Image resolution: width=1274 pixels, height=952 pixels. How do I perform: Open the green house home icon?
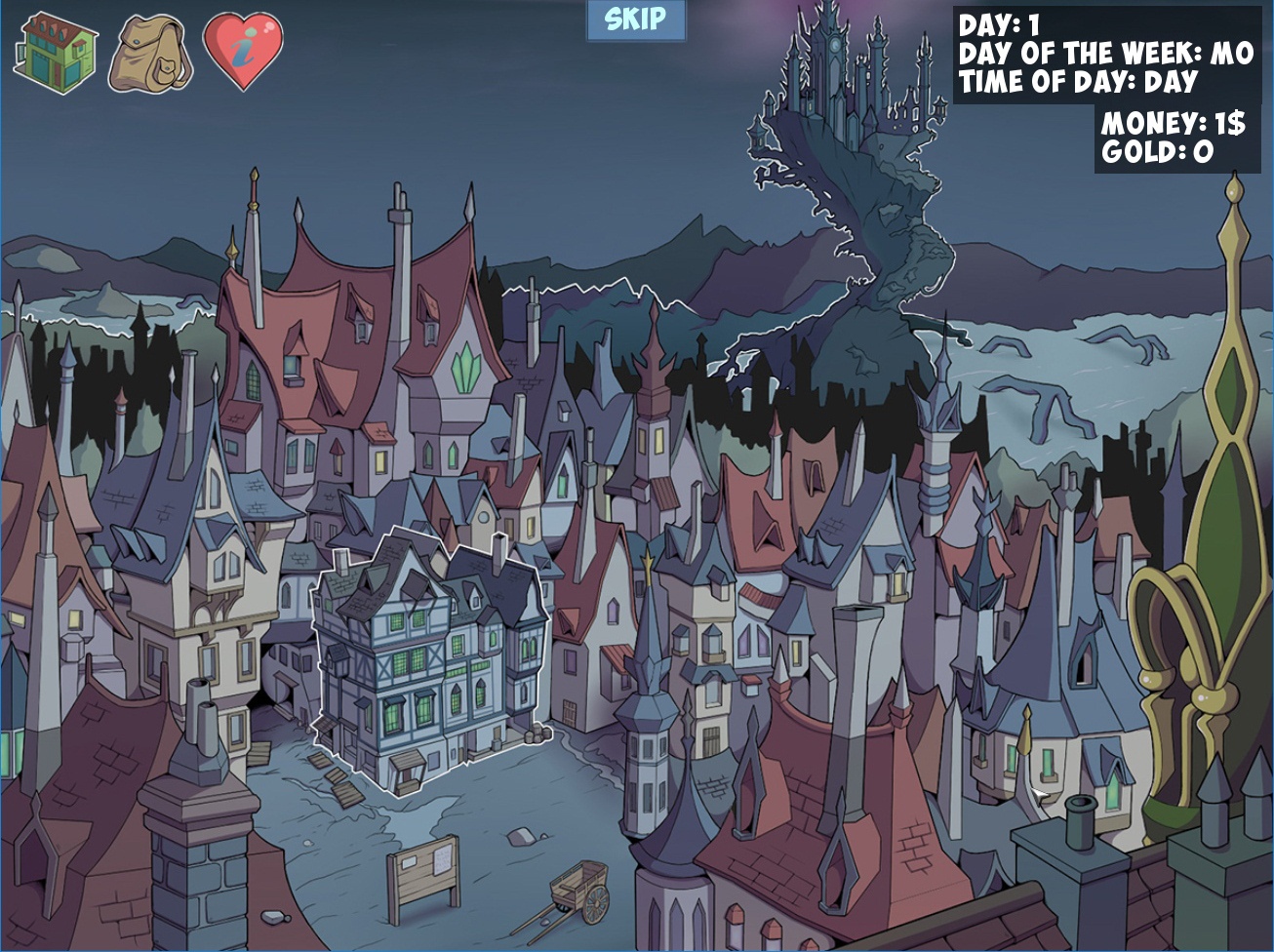54,54
